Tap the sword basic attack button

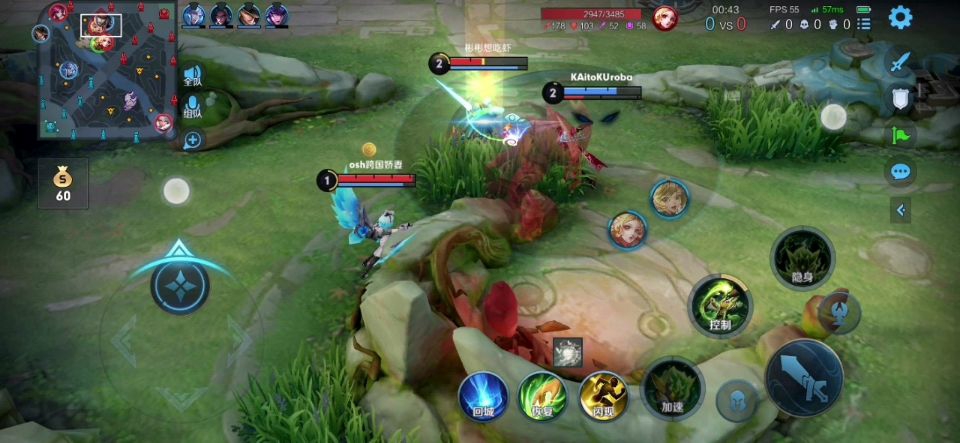click(804, 377)
